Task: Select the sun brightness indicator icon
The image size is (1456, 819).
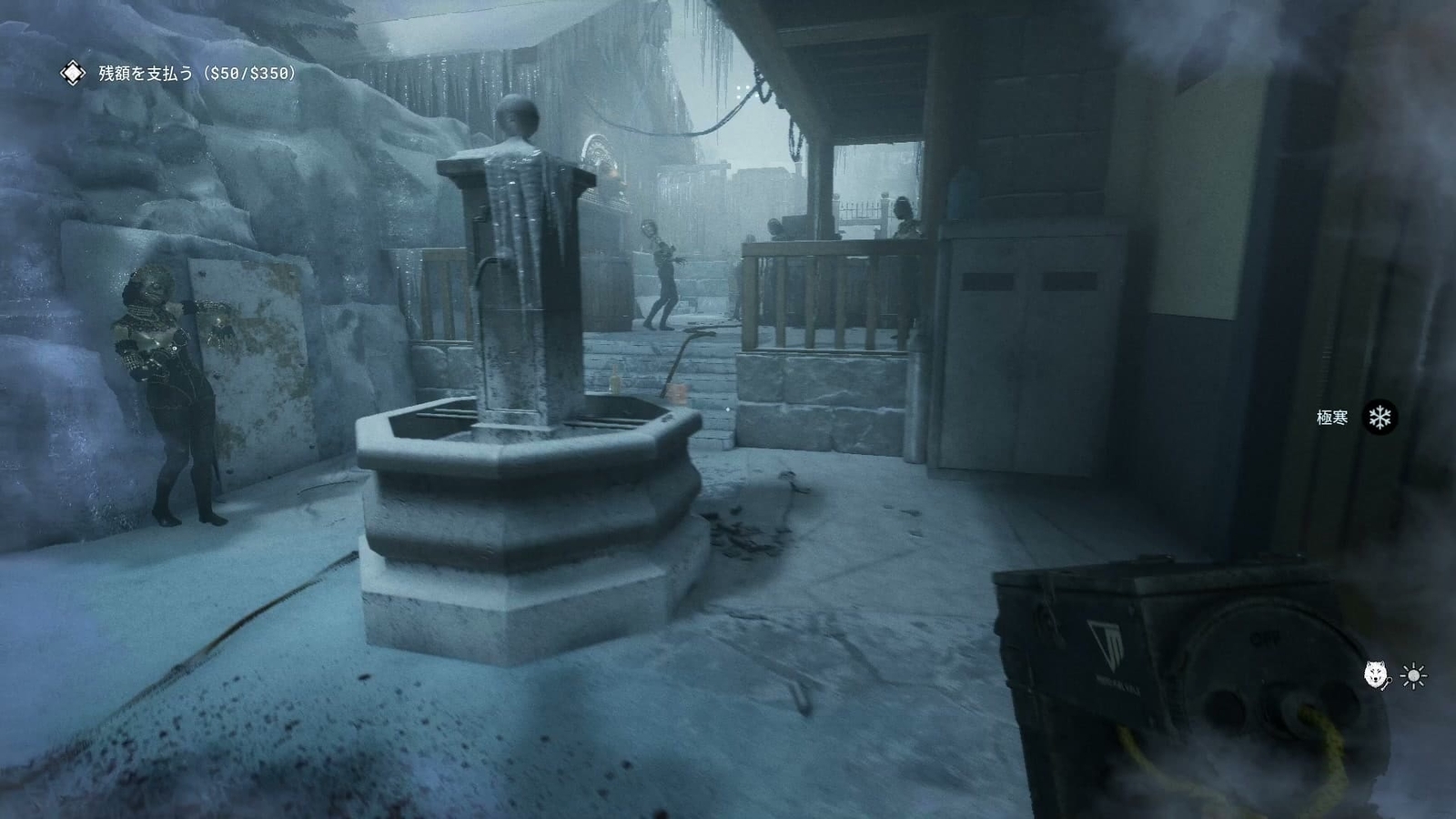Action: (1413, 675)
